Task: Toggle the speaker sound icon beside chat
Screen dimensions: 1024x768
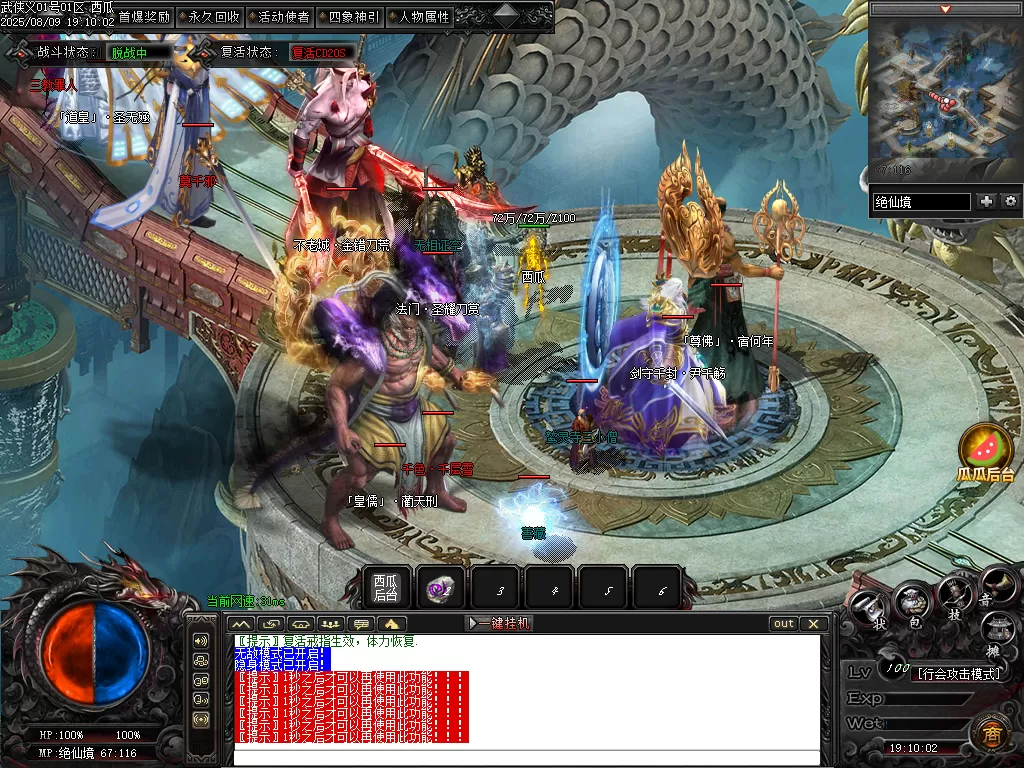Action: point(201,640)
